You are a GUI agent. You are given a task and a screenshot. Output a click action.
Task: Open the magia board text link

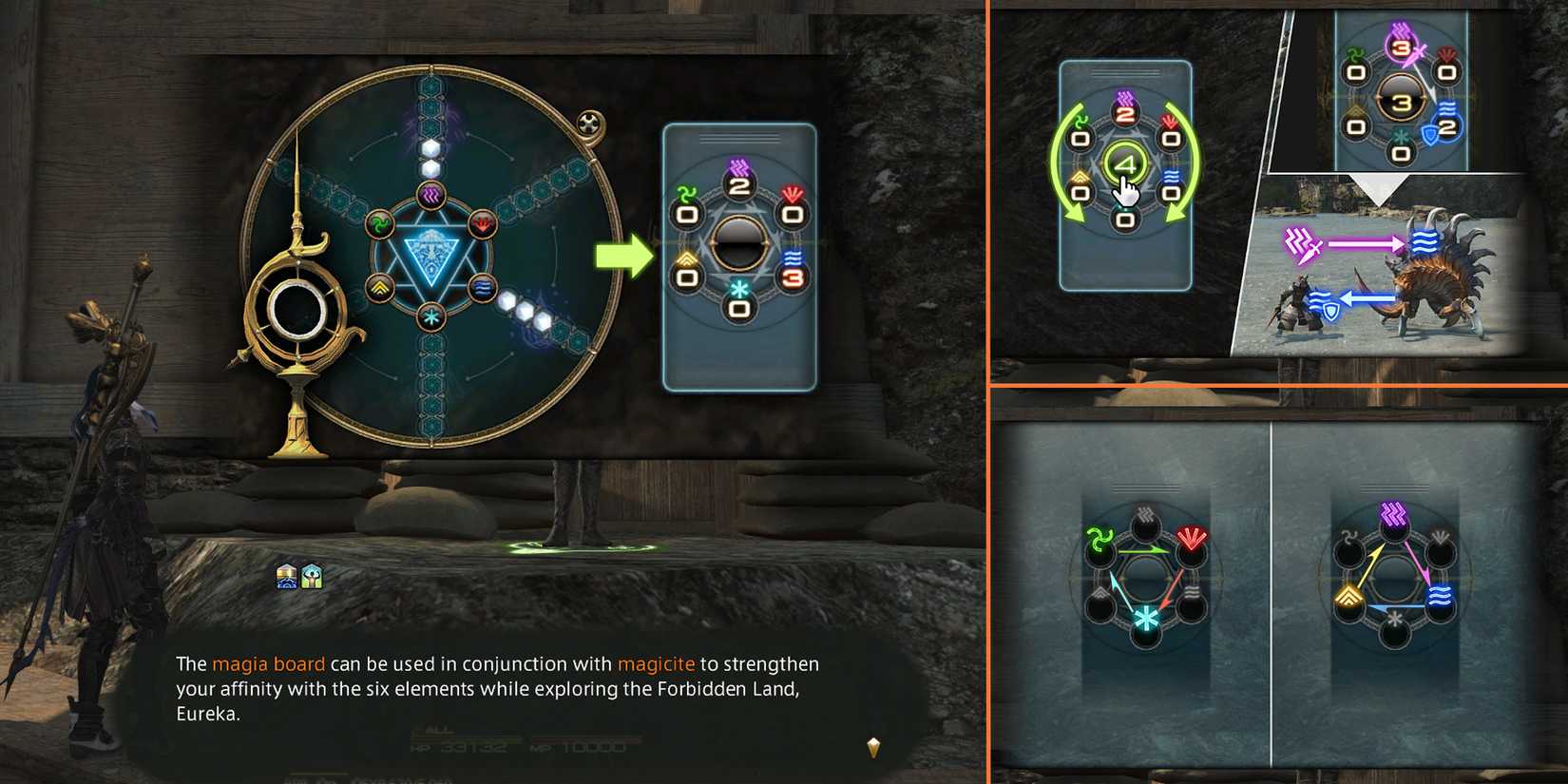271,663
